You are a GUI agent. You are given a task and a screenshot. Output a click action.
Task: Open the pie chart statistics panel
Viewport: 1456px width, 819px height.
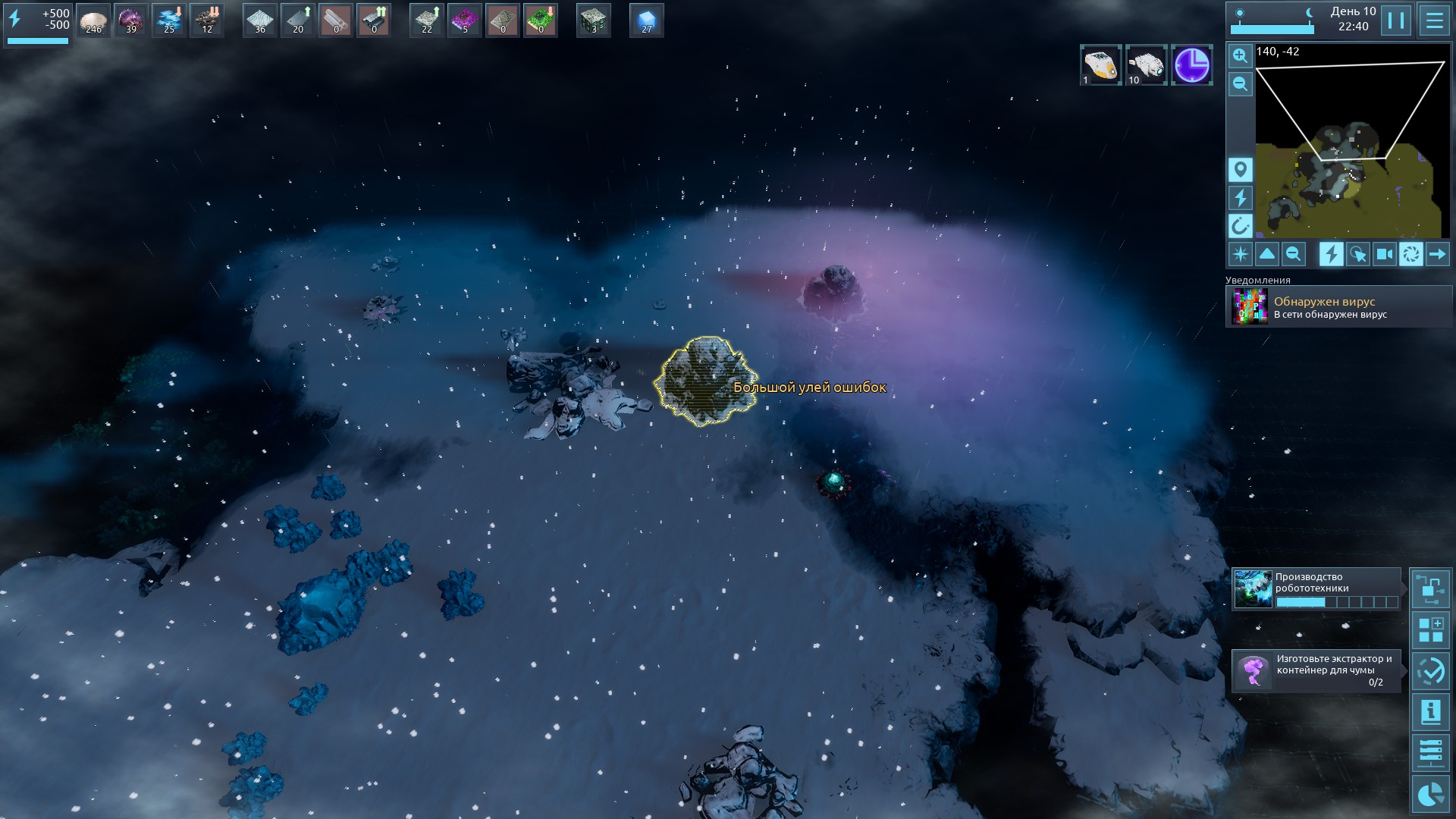tap(1430, 794)
